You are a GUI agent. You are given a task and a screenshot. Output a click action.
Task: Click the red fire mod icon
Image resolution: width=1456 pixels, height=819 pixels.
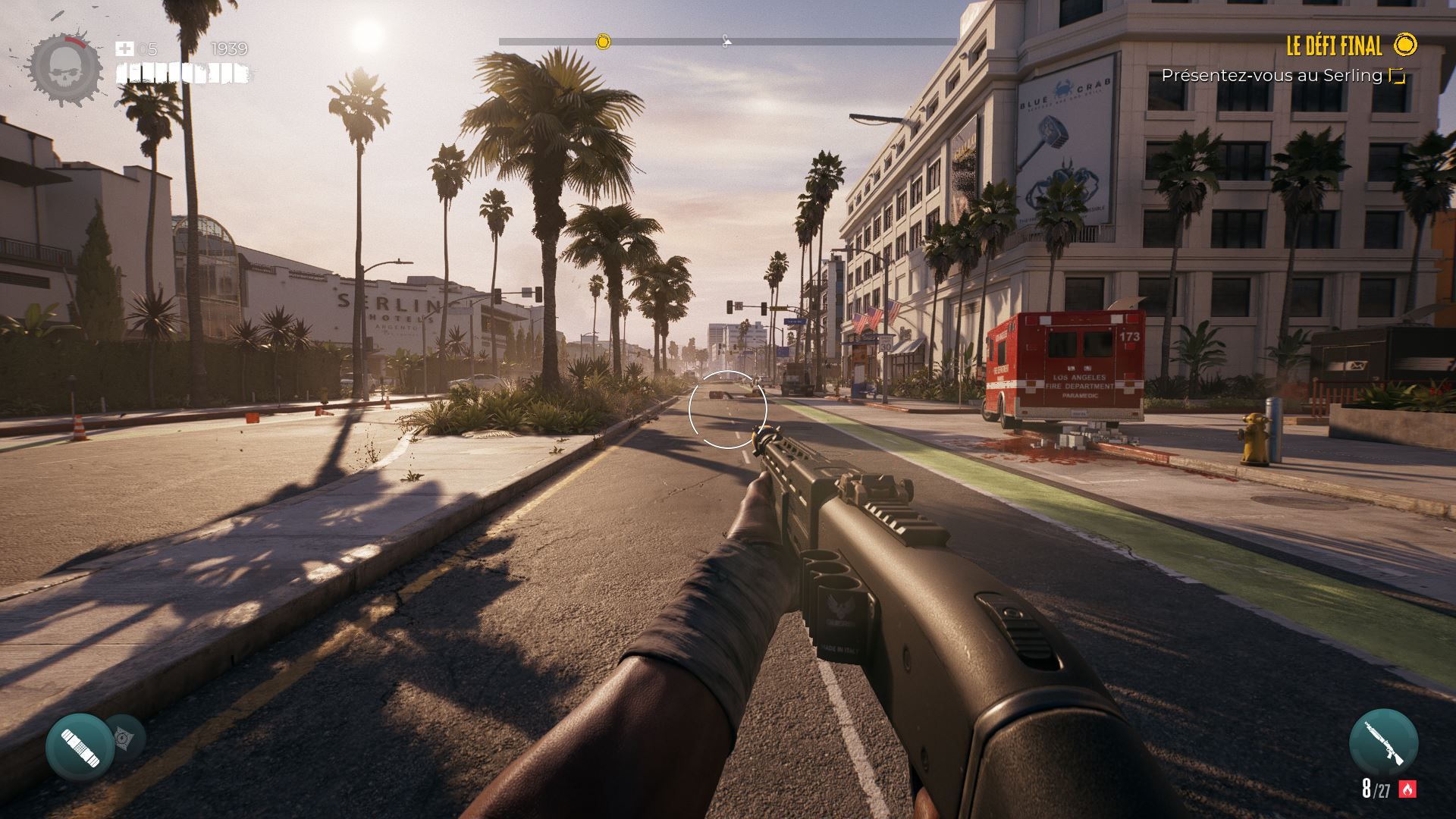[x=1407, y=789]
